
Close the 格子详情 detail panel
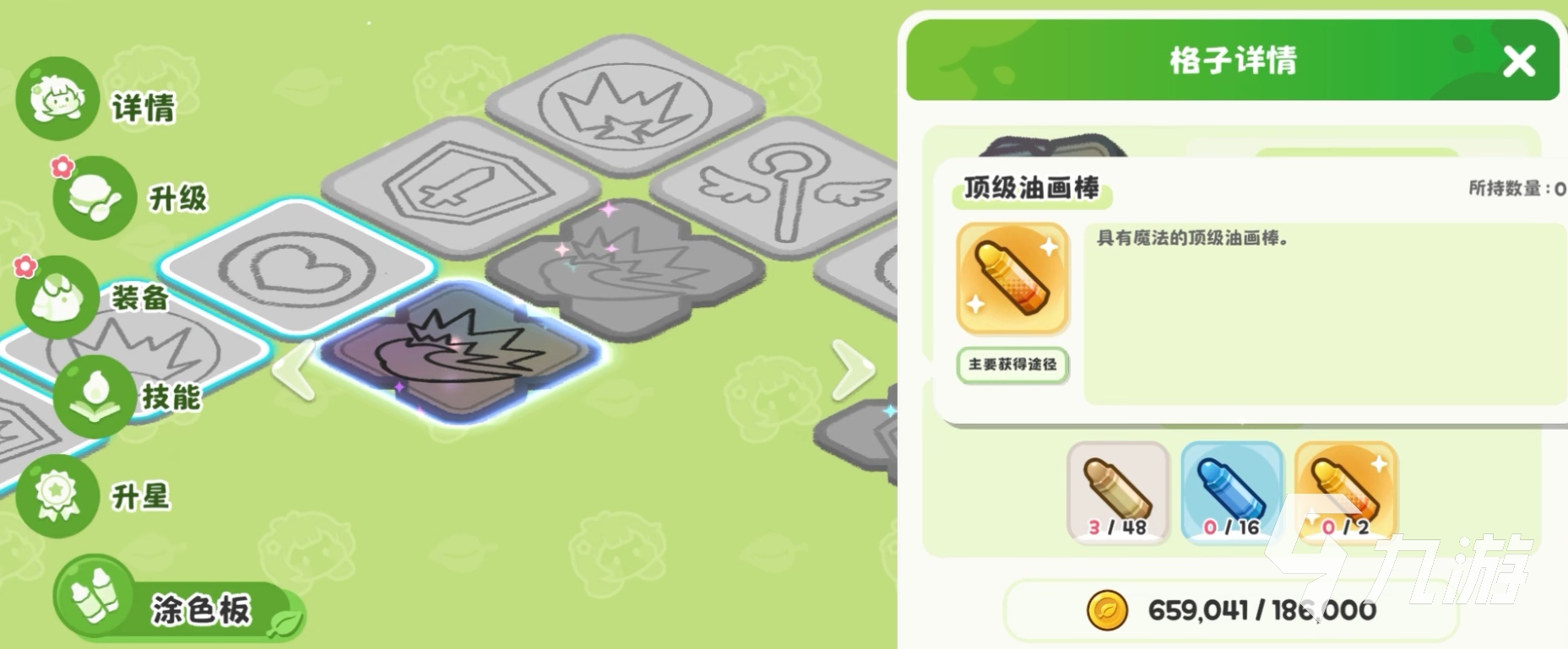1519,61
